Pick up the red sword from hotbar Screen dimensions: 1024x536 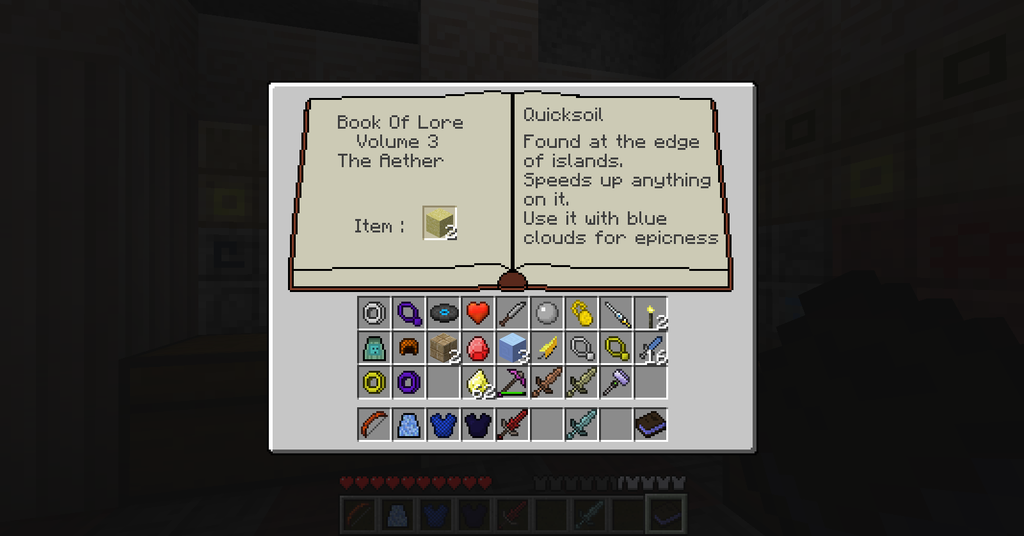pyautogui.click(x=512, y=424)
